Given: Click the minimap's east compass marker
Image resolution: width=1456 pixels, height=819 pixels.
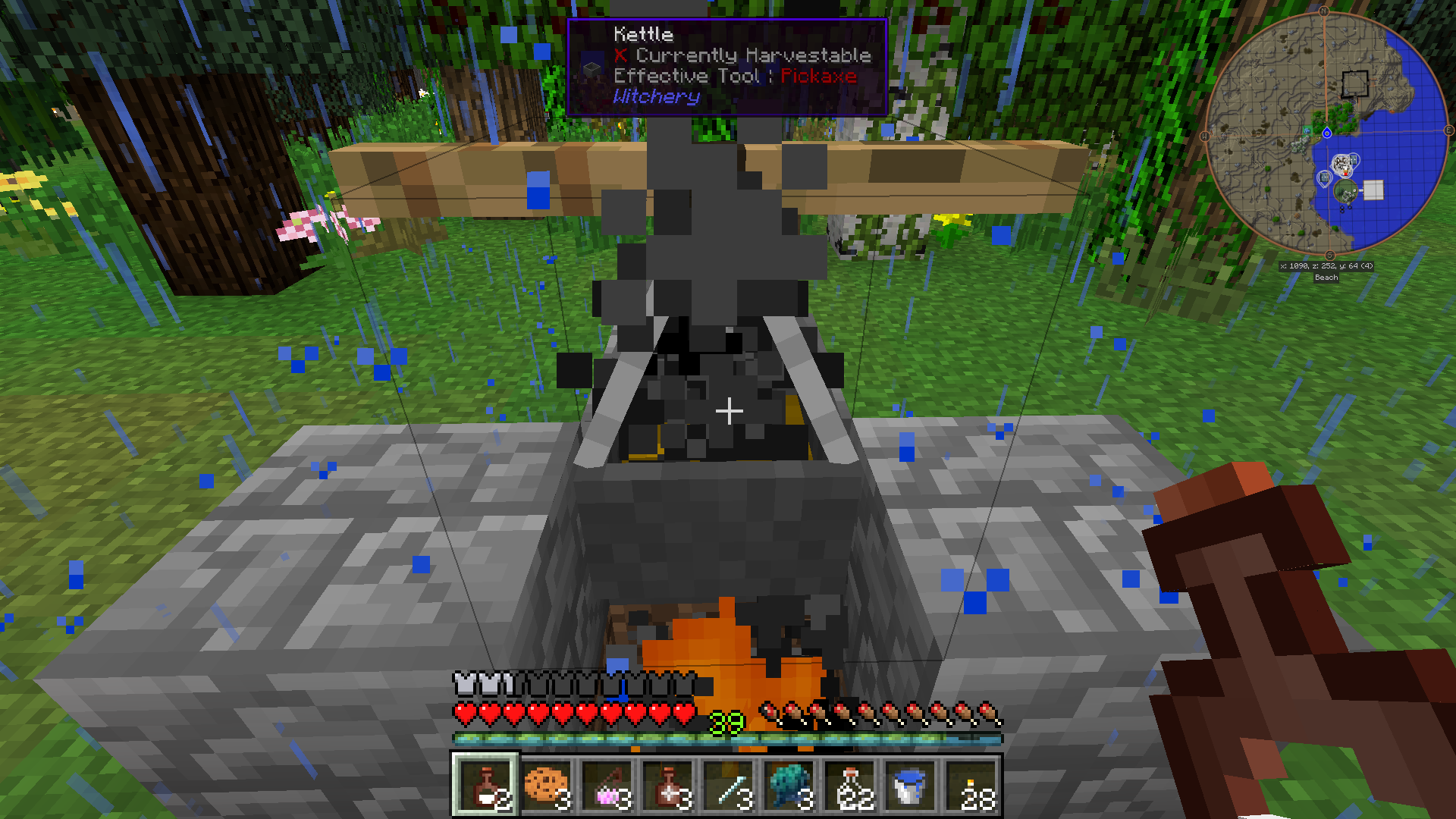Looking at the screenshot, I should tap(1448, 130).
